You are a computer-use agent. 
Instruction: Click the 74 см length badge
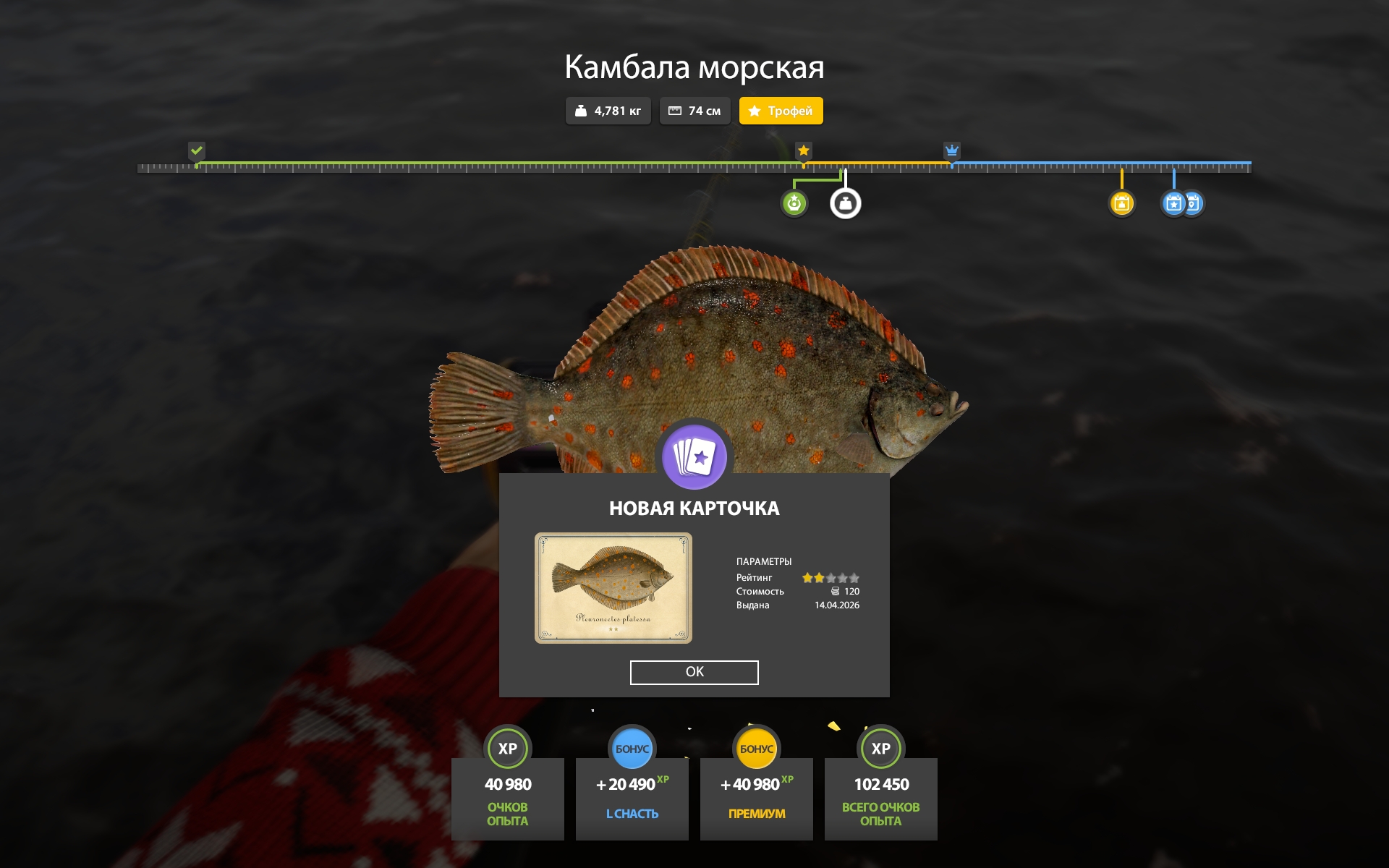point(694,111)
